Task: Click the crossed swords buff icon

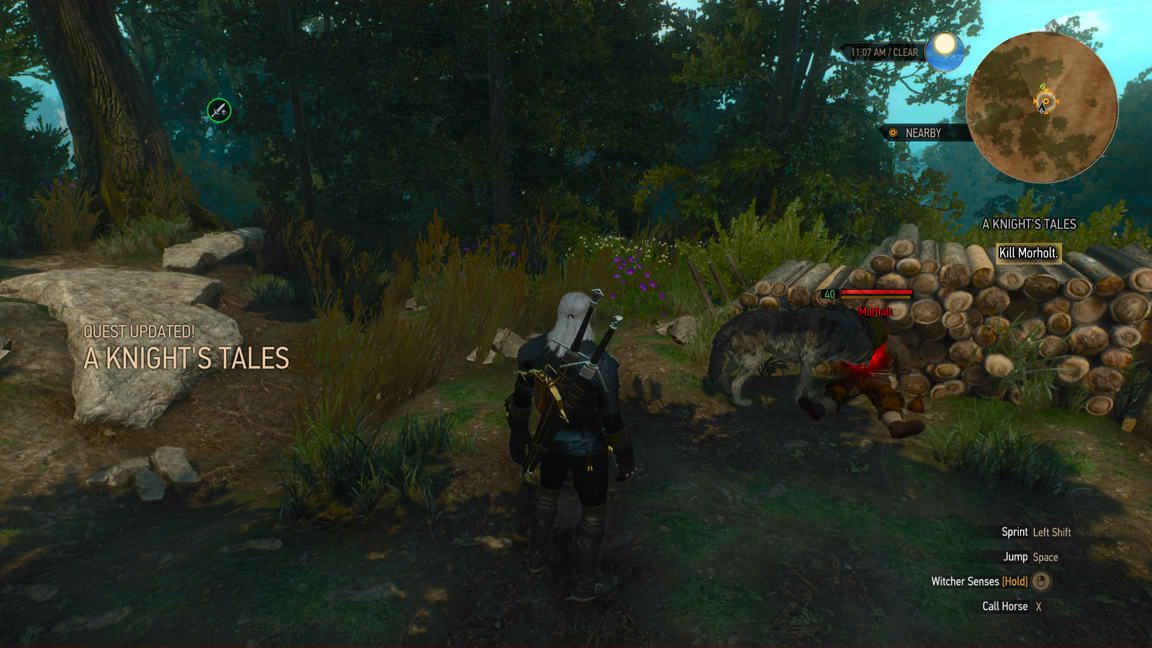Action: [219, 110]
